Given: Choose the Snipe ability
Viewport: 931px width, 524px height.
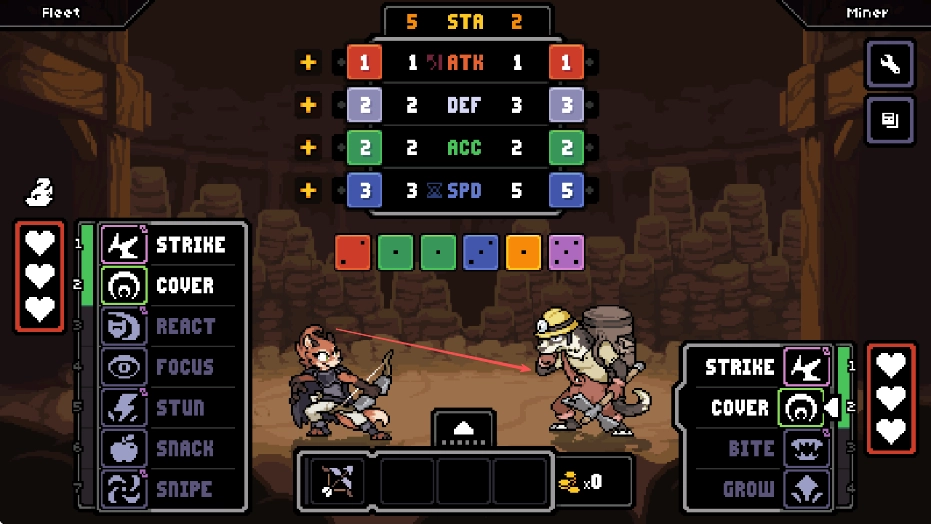Looking at the screenshot, I should [171, 489].
